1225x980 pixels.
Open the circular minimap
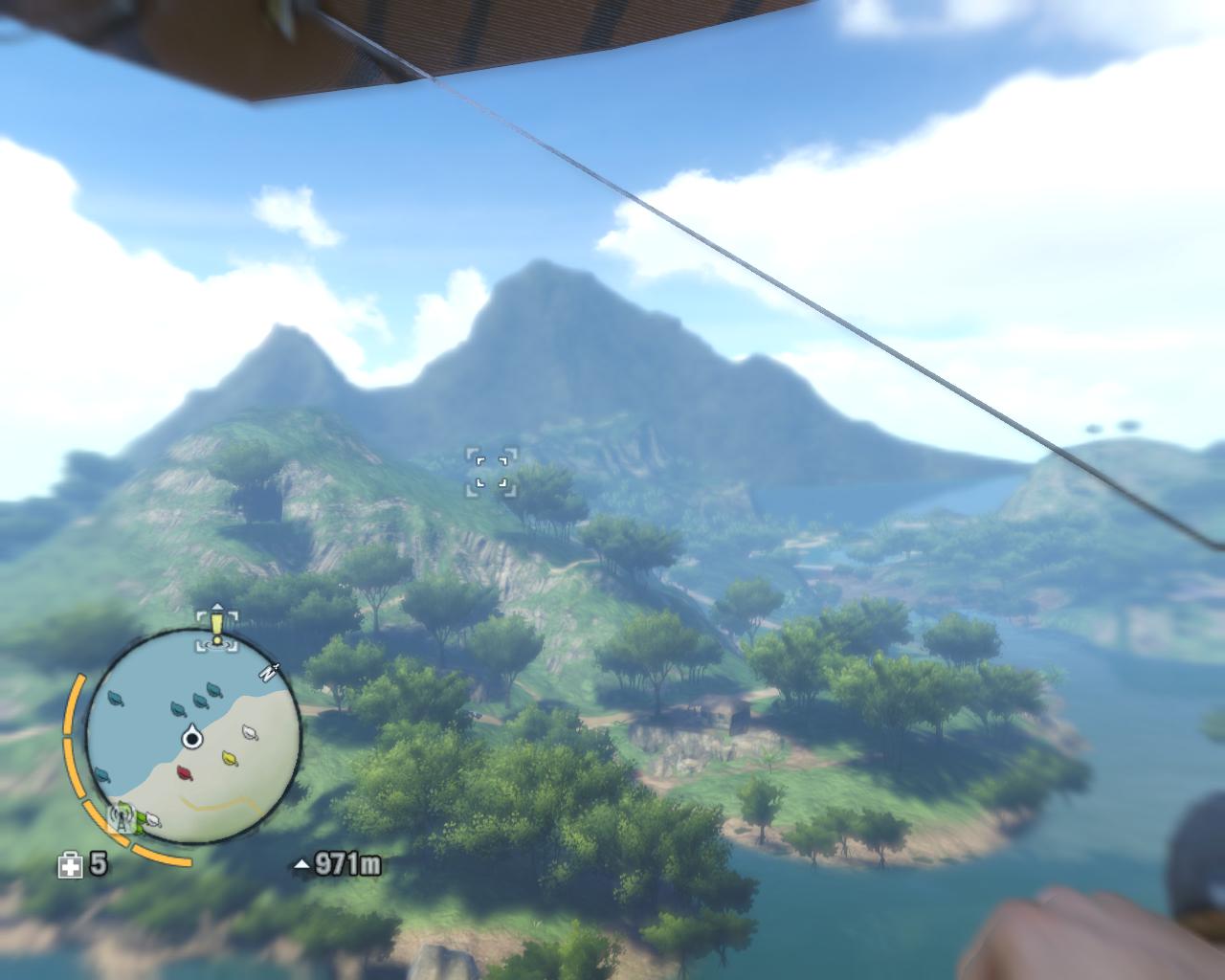tap(194, 737)
